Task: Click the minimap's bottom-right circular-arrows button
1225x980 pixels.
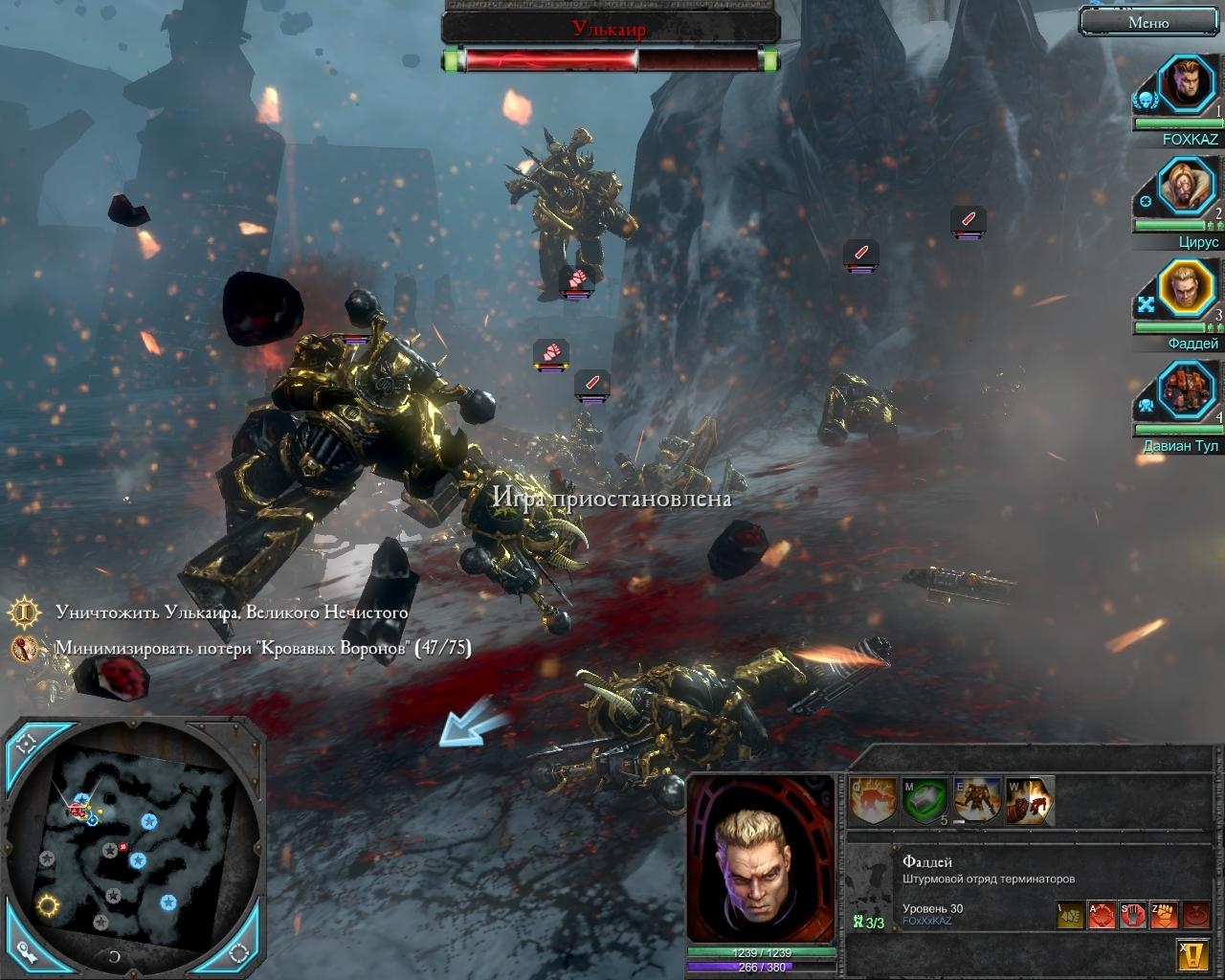Action: (238, 951)
